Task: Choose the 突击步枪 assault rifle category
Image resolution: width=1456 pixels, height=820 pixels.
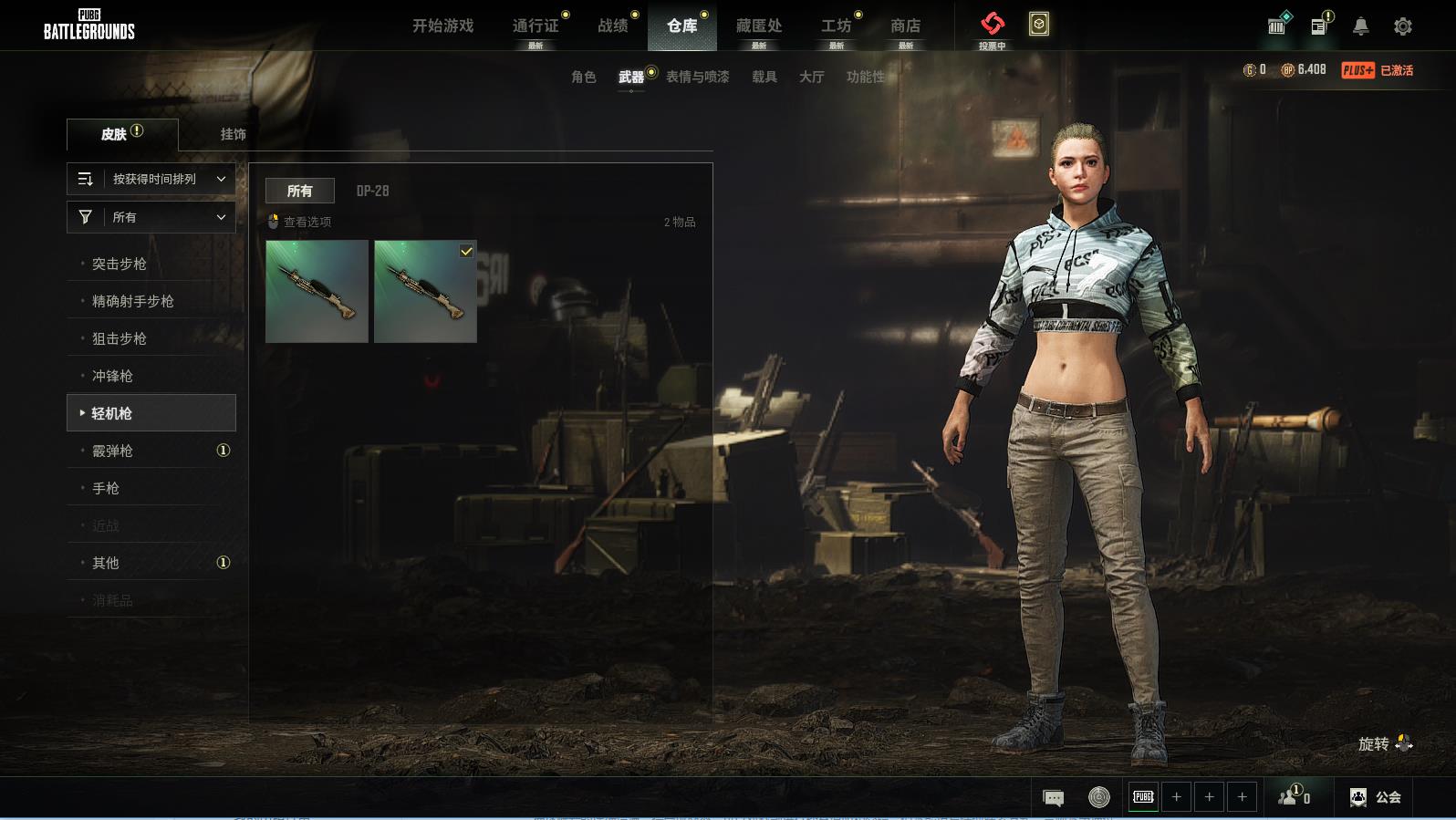Action: pos(120,264)
